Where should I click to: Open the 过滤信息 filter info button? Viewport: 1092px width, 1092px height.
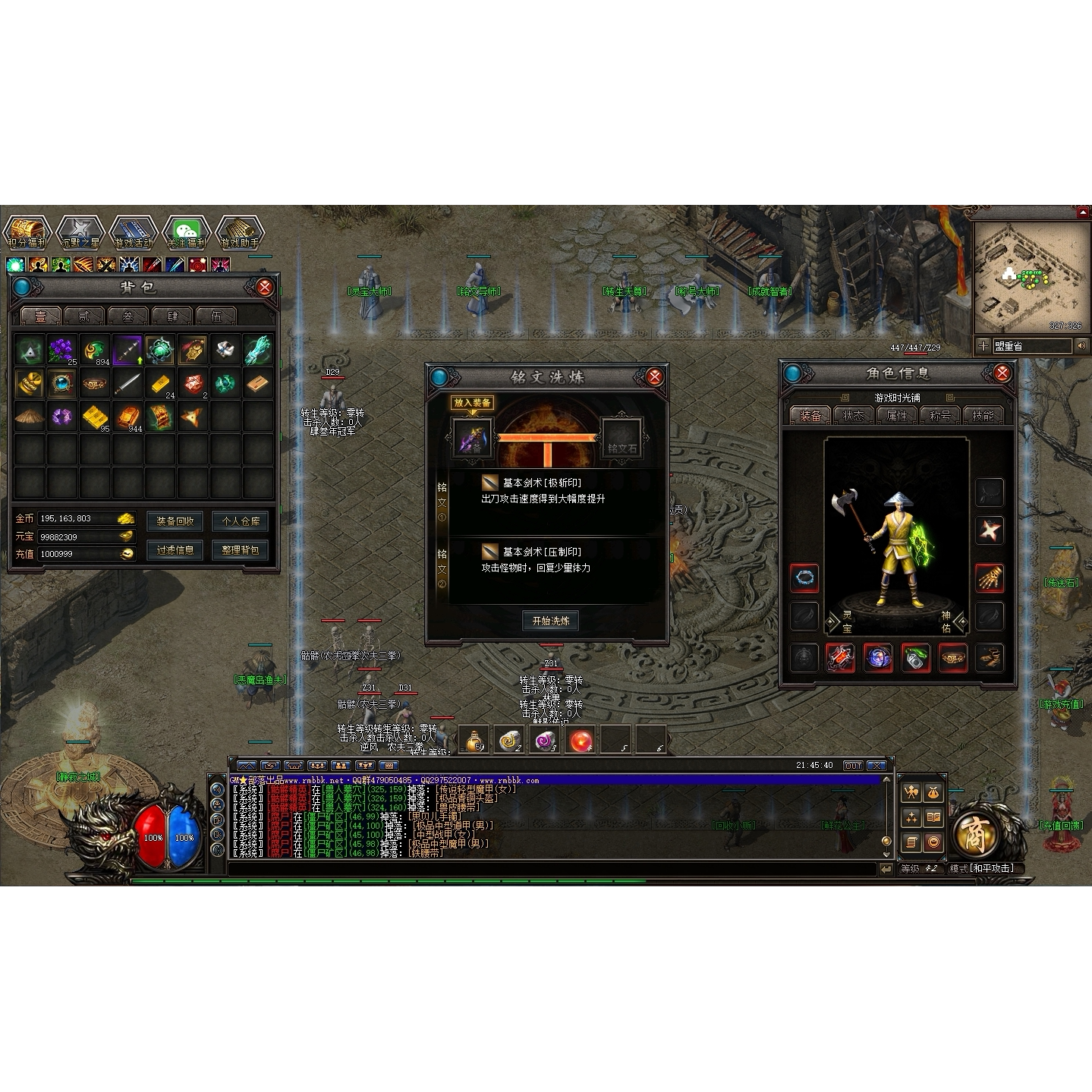pyautogui.click(x=175, y=550)
